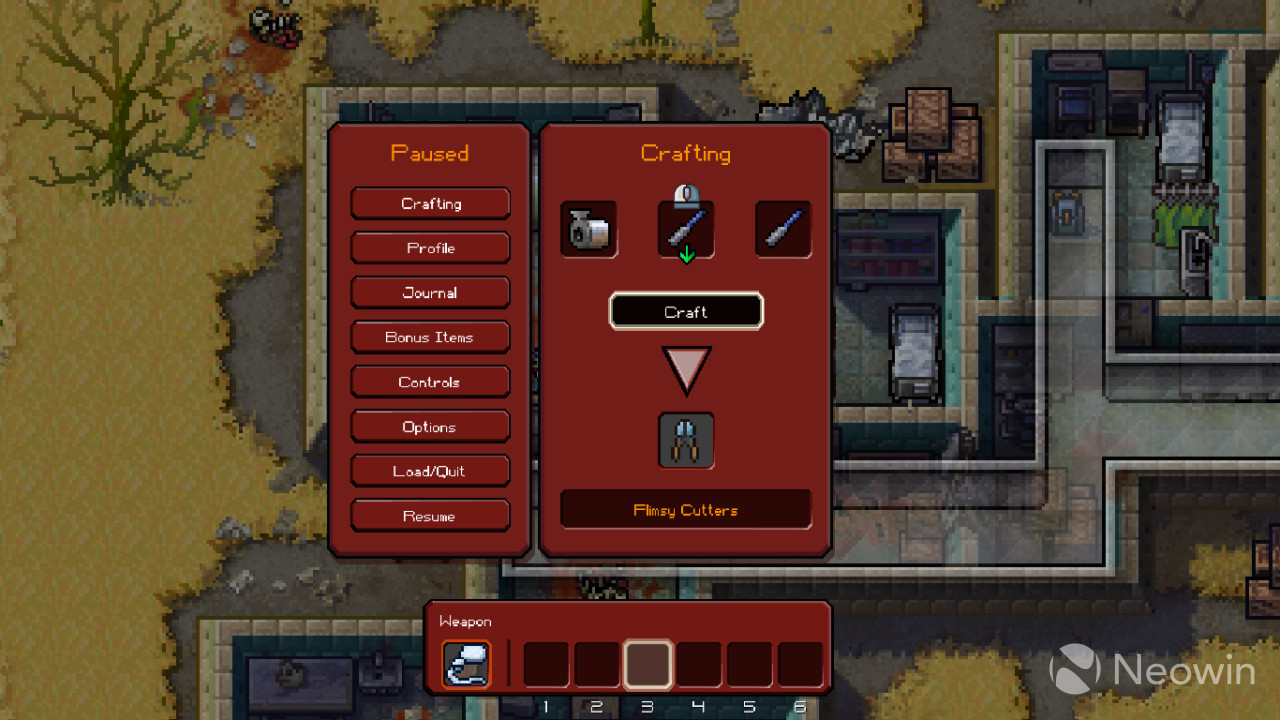Select the duct tape ingredient slot

point(588,229)
